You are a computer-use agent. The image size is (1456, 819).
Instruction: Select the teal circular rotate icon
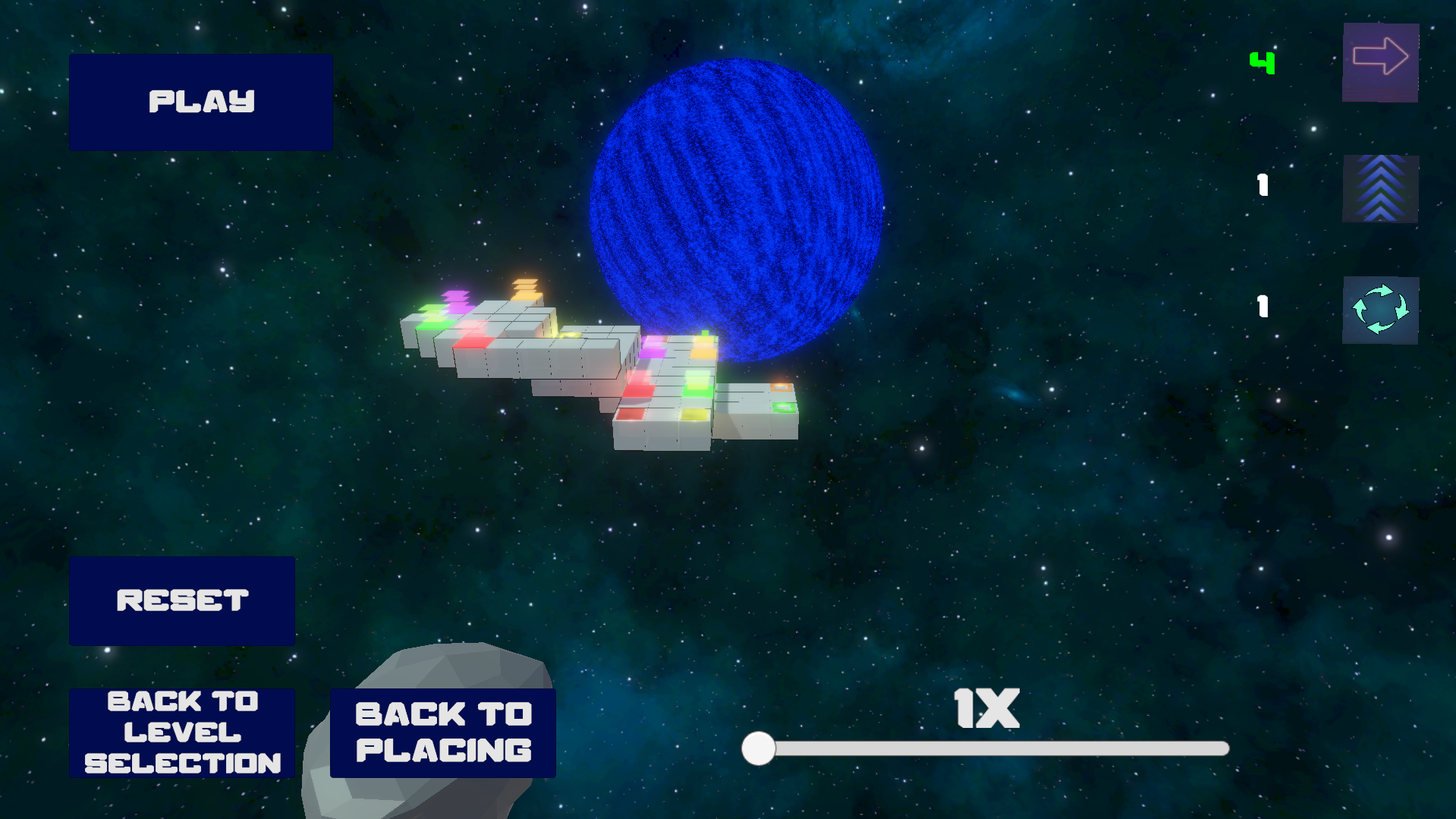pos(1379,310)
